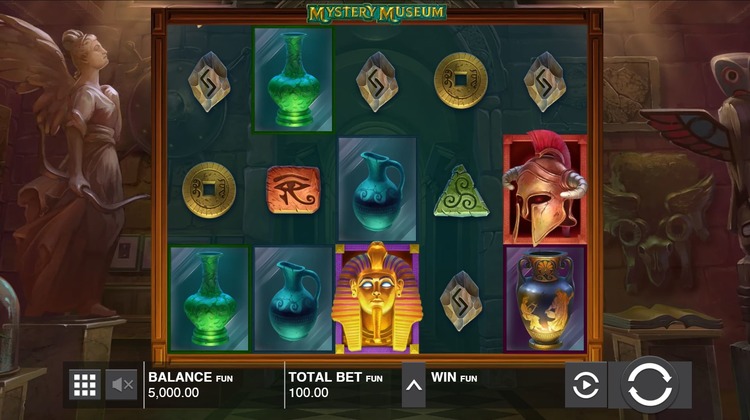750x420 pixels.
Task: Expand the bet selector up arrow
Action: [413, 385]
